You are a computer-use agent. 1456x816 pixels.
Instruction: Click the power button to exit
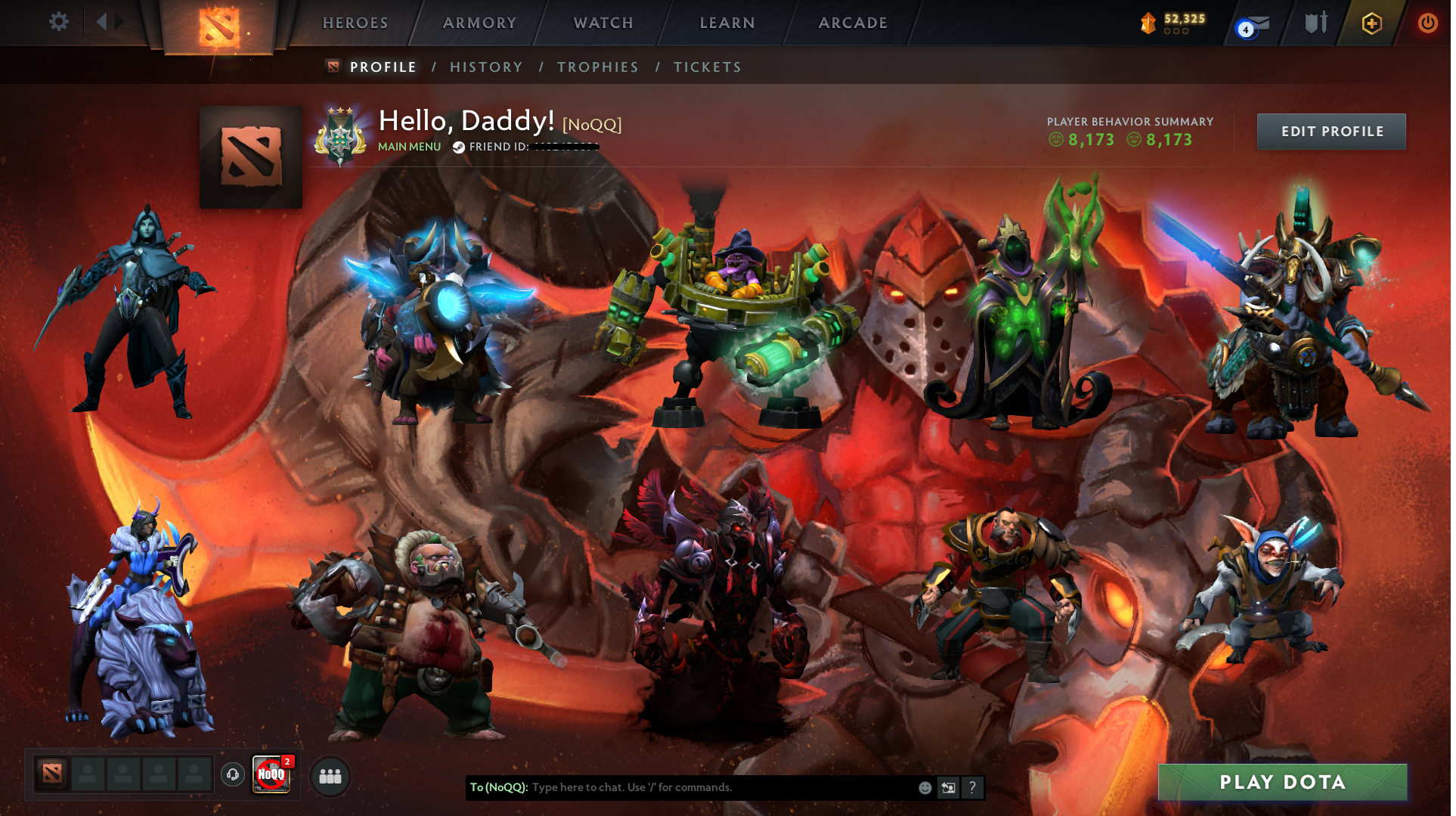coord(1428,23)
